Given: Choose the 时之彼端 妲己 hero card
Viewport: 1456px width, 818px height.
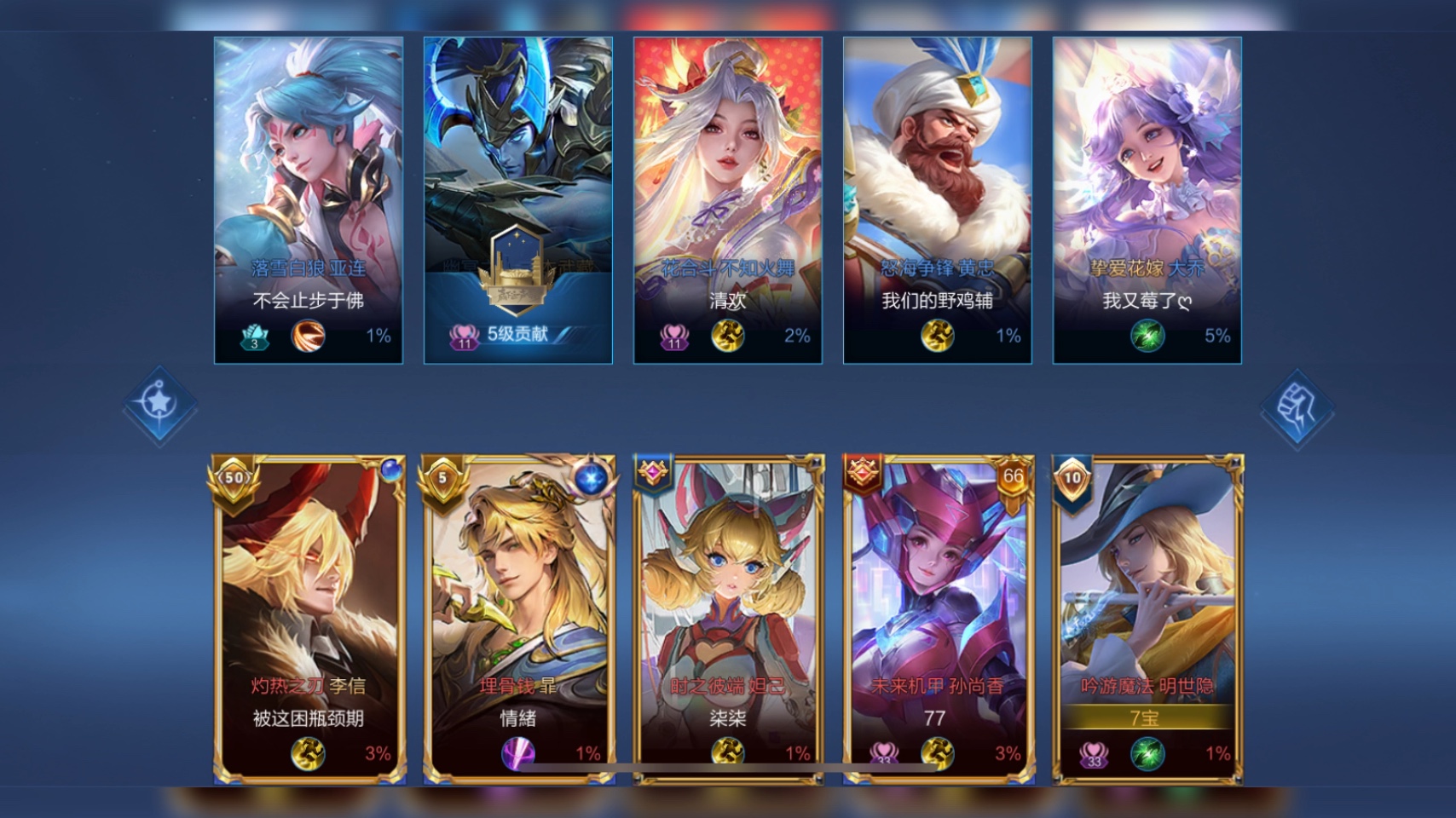Looking at the screenshot, I should pyautogui.click(x=727, y=618).
